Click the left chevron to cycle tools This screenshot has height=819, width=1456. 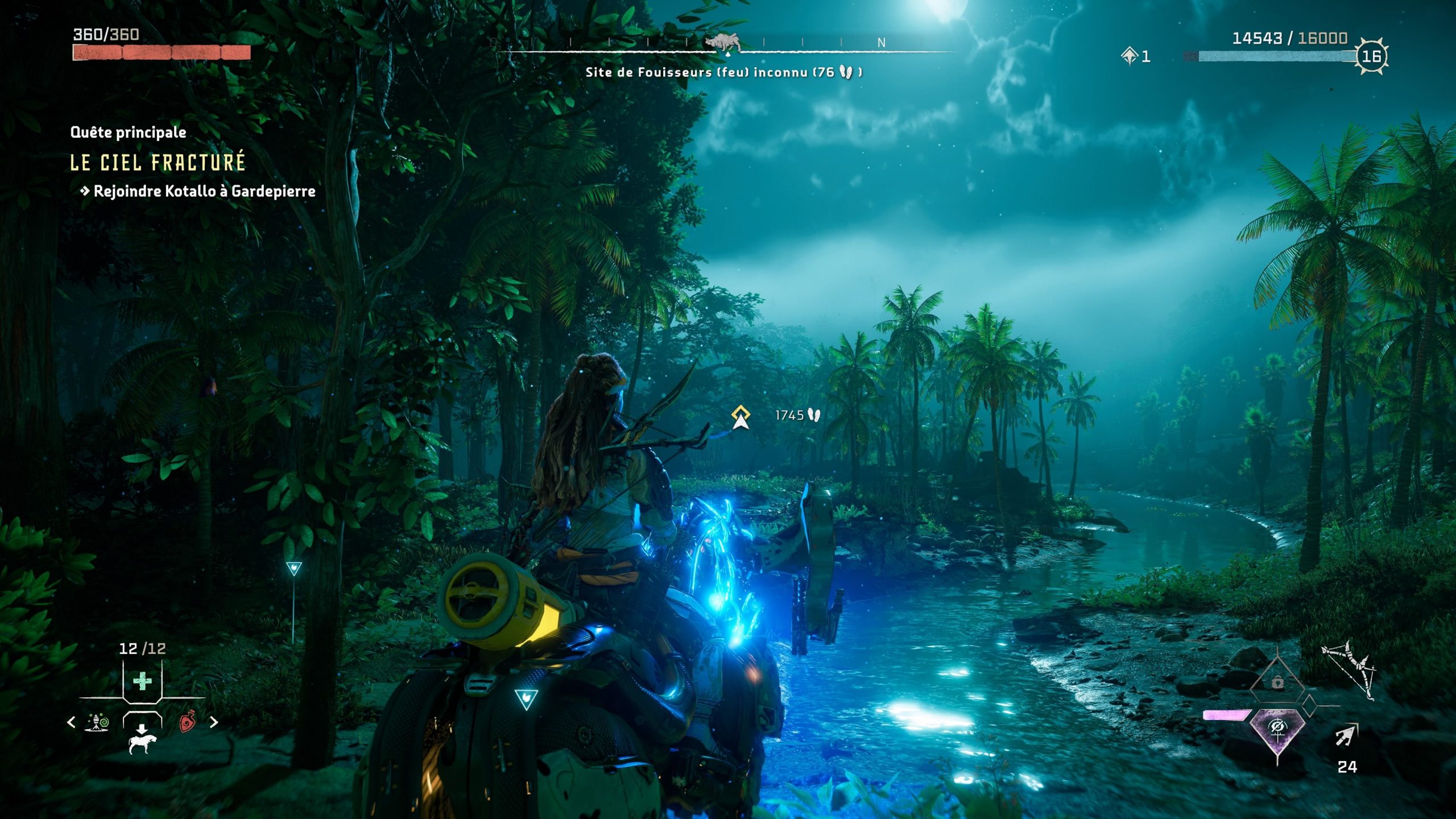tap(71, 722)
